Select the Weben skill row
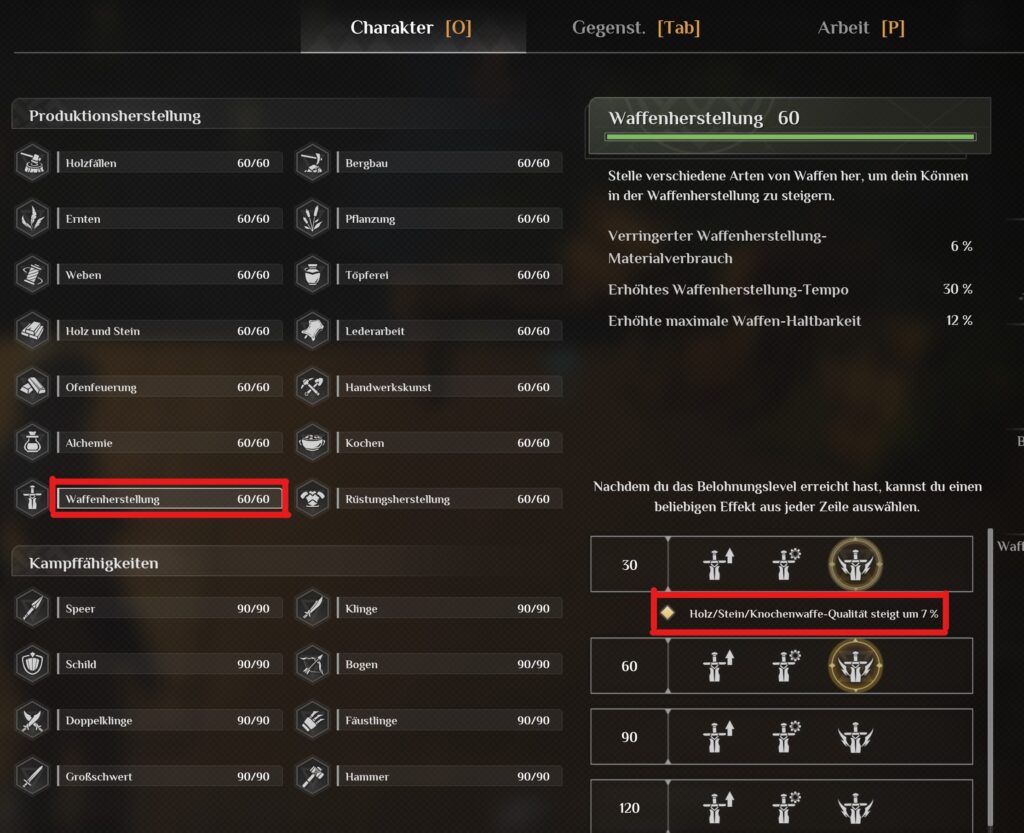The height and width of the screenshot is (833, 1024). click(166, 275)
